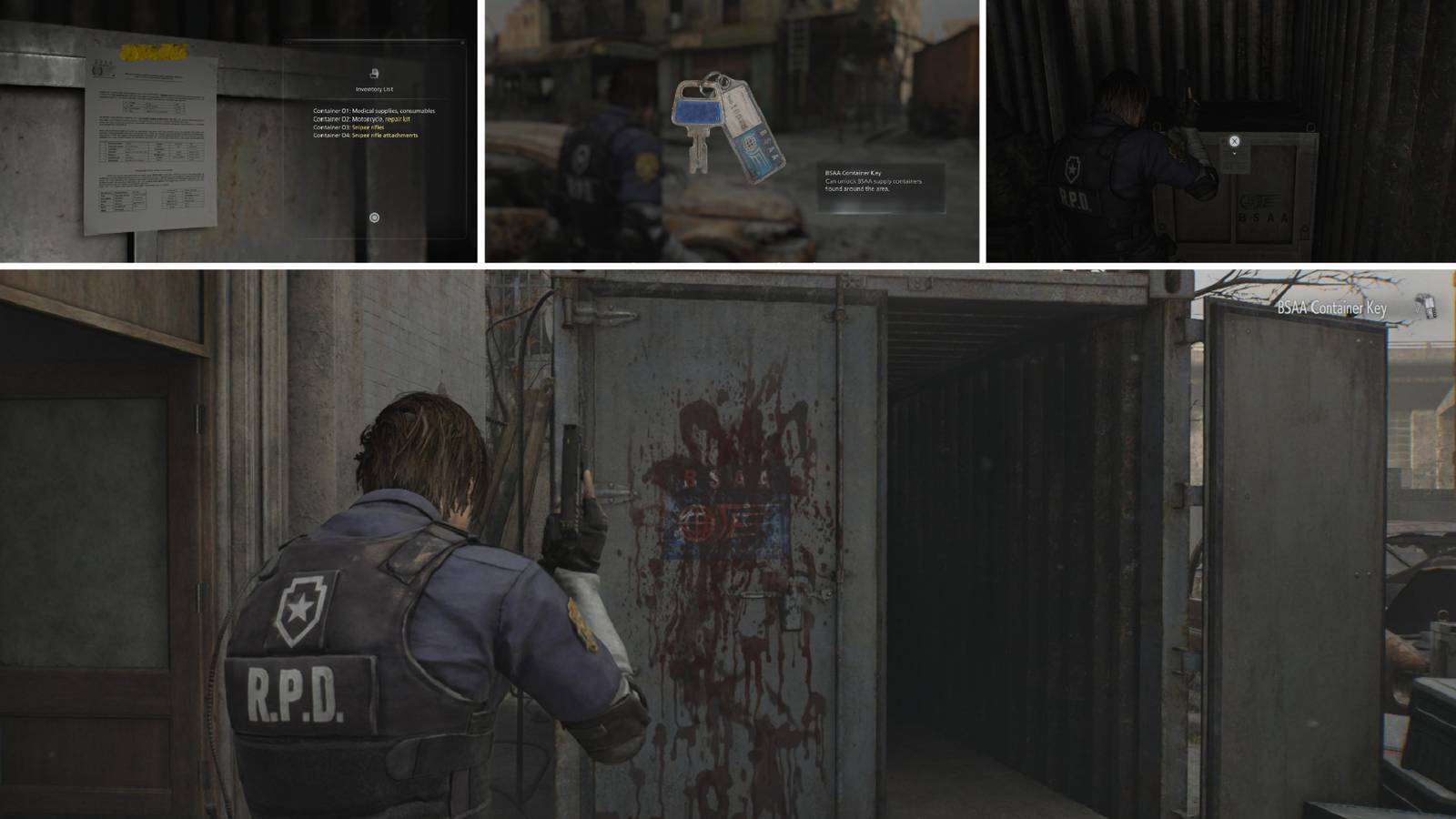Image resolution: width=1456 pixels, height=819 pixels.
Task: Select the BSAA Container Key icon in the top-right corner
Action: click(1427, 306)
